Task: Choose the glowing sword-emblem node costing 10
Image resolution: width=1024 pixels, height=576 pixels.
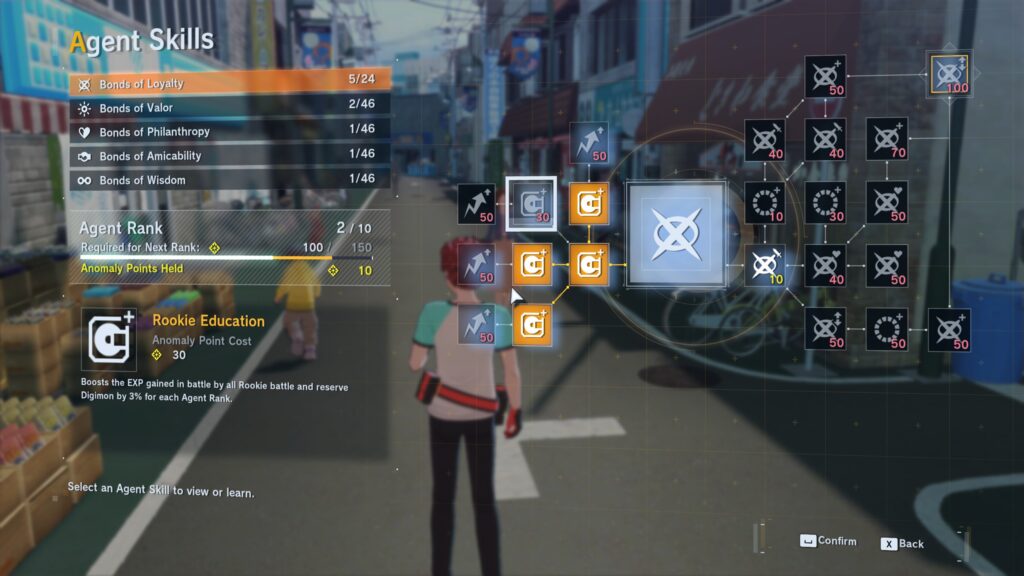Action: click(765, 265)
